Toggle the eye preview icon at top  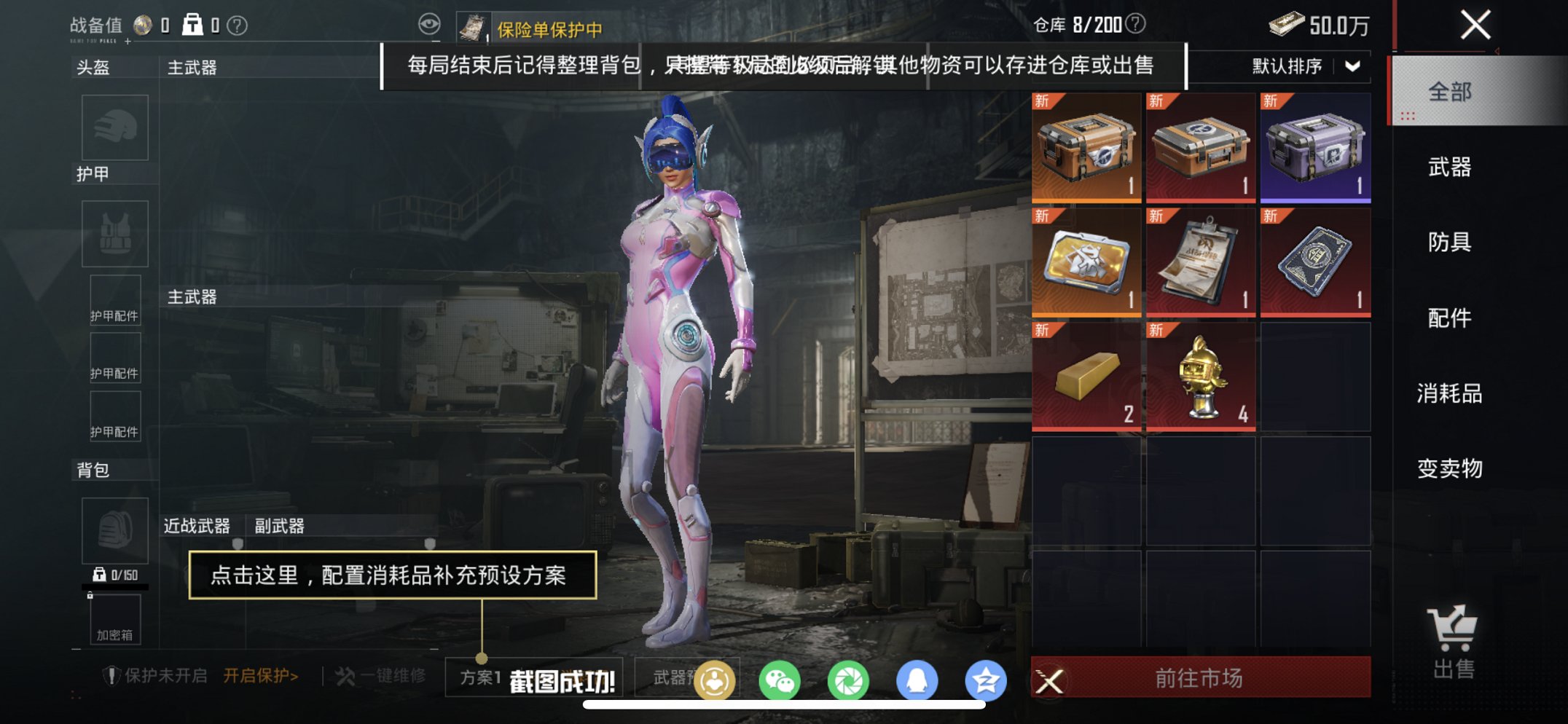point(430,24)
